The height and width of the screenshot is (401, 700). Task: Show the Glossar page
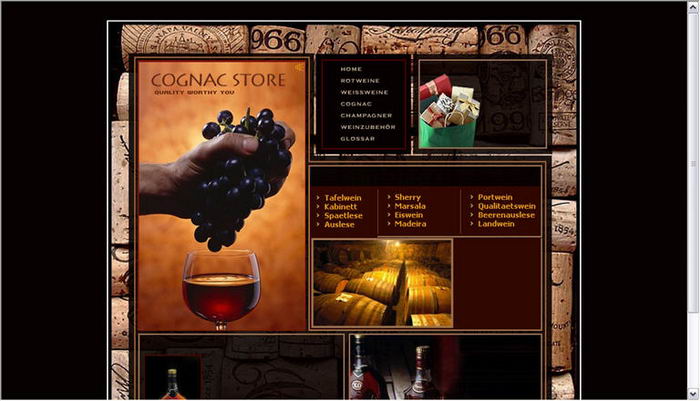point(357,139)
